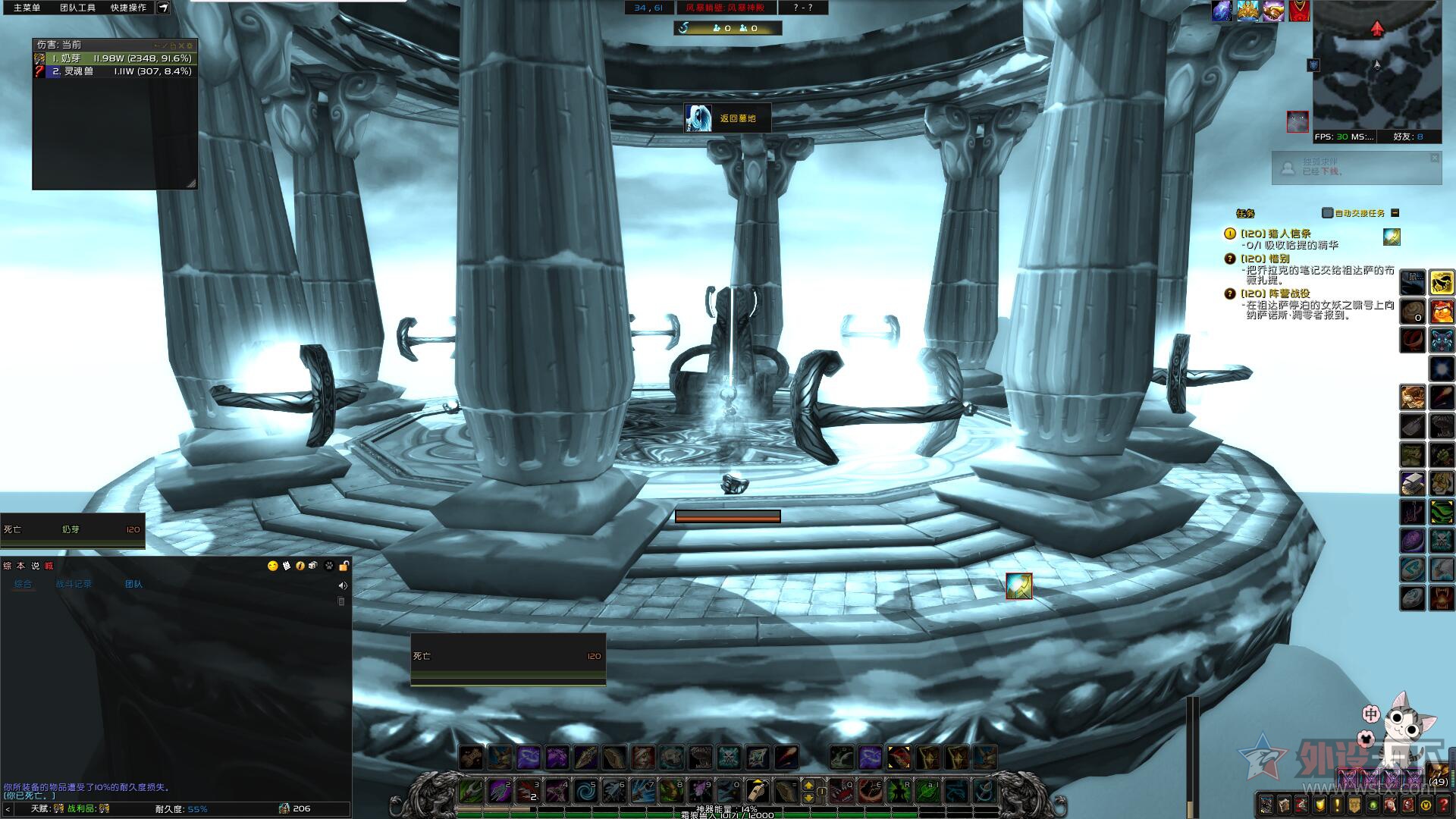Open the 主菜单 main menu
The image size is (1456, 819).
pyautogui.click(x=27, y=8)
